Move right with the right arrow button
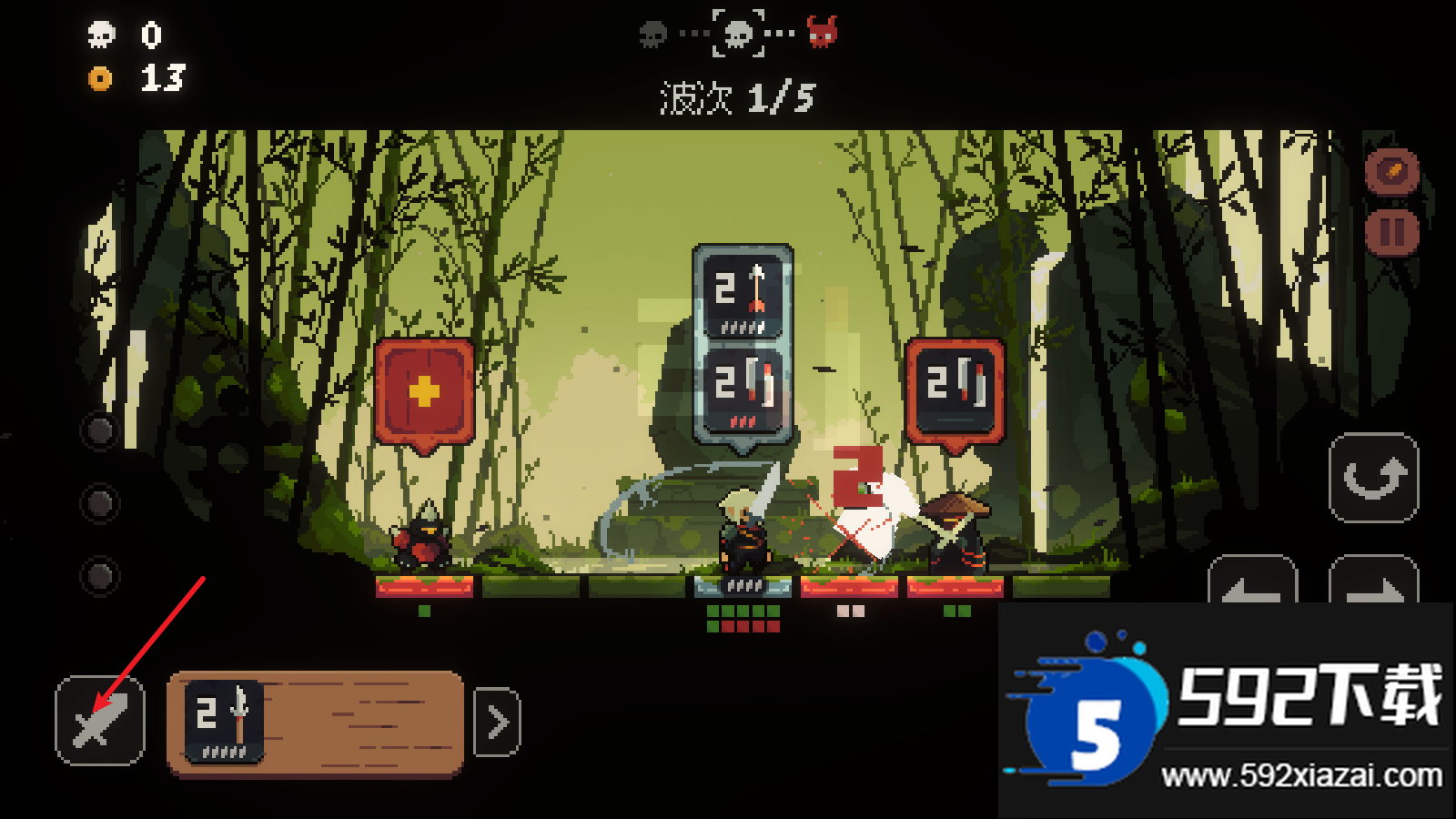Viewport: 1456px width, 819px height. click(x=1374, y=581)
